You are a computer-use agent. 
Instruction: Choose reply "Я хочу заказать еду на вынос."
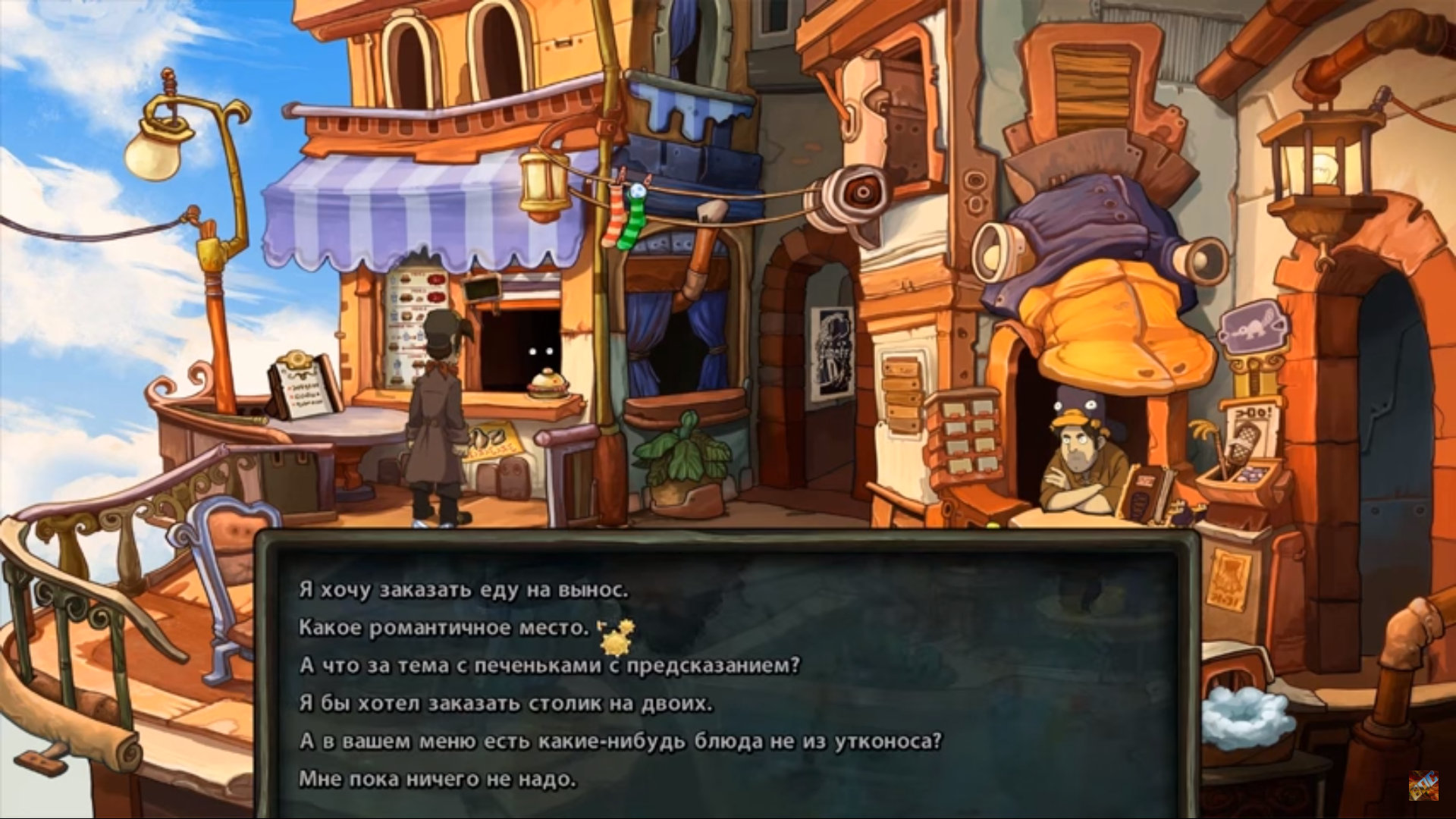click(463, 590)
